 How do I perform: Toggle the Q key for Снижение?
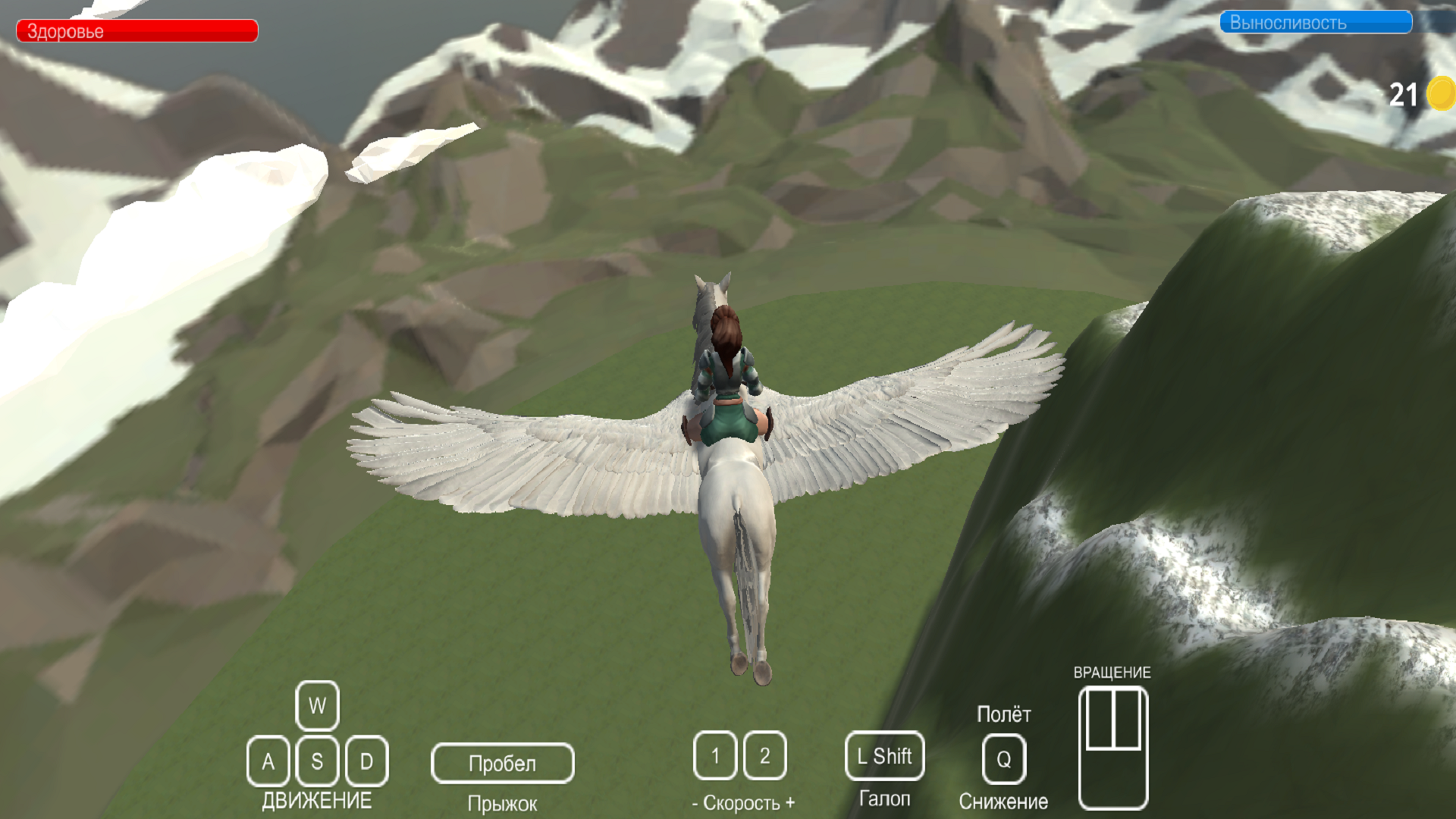click(x=1004, y=758)
